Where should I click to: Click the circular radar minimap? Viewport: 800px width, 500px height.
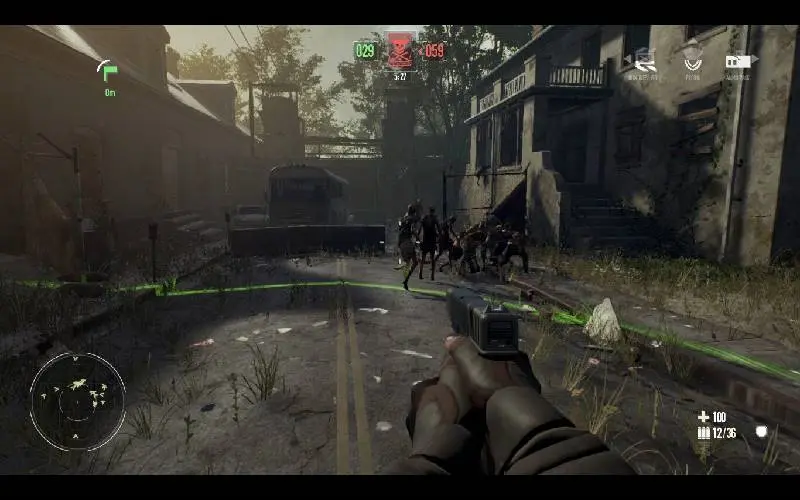click(x=77, y=401)
